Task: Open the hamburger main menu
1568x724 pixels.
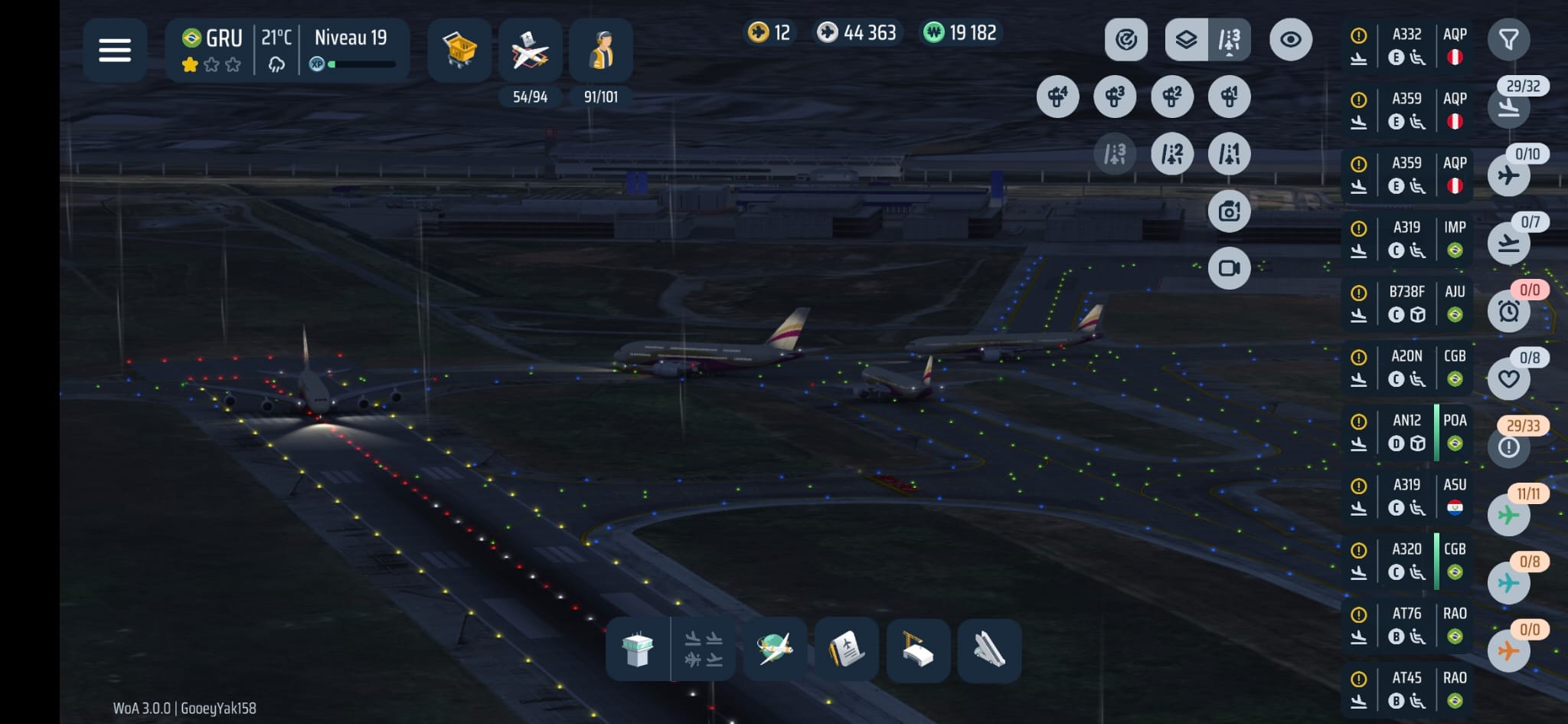Action: pos(115,51)
